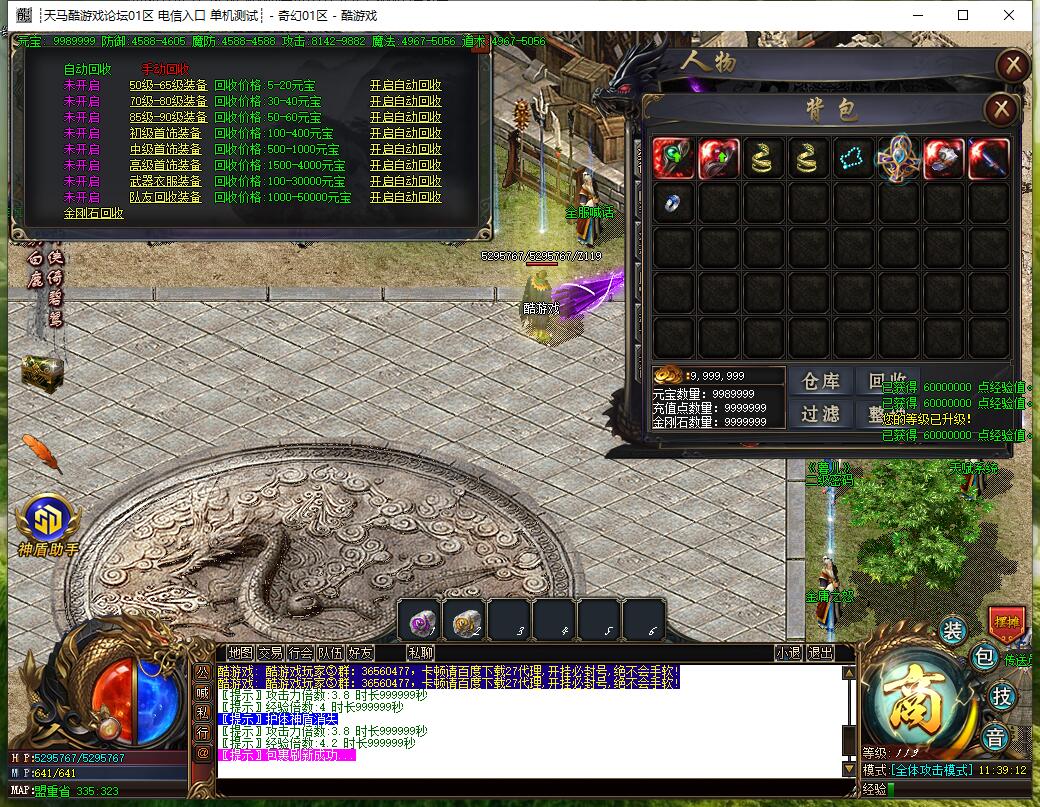The height and width of the screenshot is (807, 1040).
Task: Open the 金刚石回收 link
Action: (x=93, y=214)
